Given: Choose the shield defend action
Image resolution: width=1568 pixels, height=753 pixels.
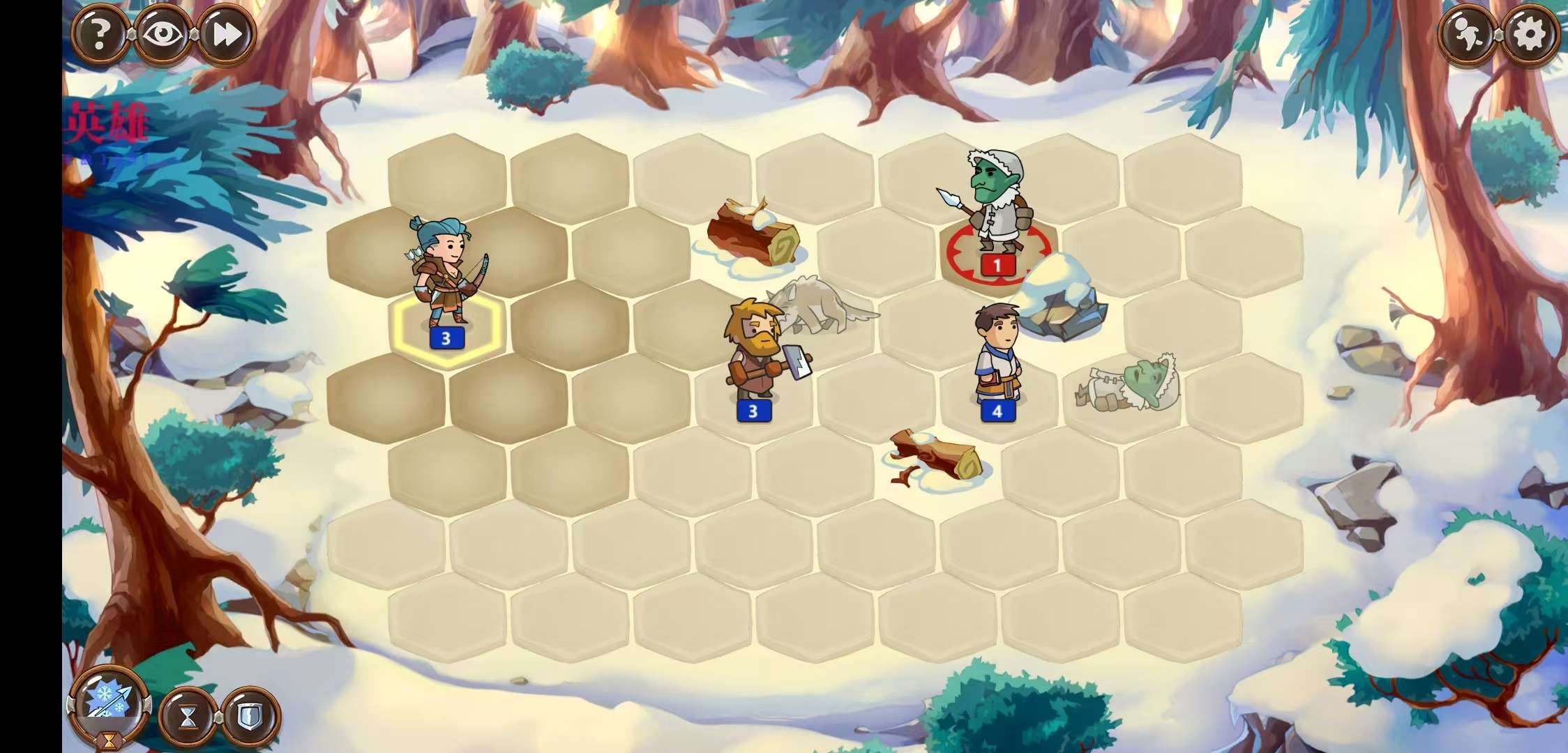Looking at the screenshot, I should [250, 716].
